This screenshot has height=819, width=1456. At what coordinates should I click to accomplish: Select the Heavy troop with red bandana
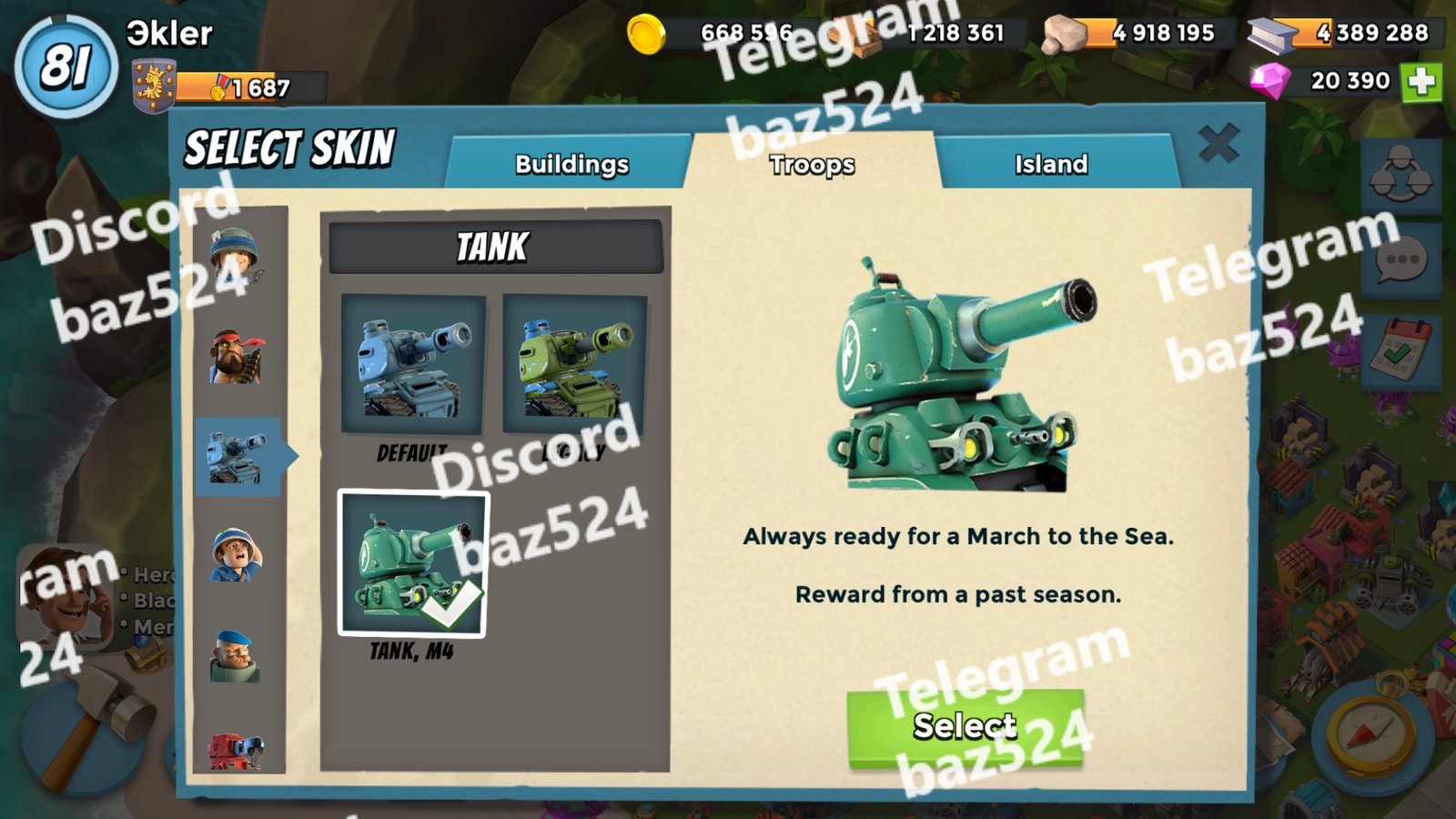237,357
